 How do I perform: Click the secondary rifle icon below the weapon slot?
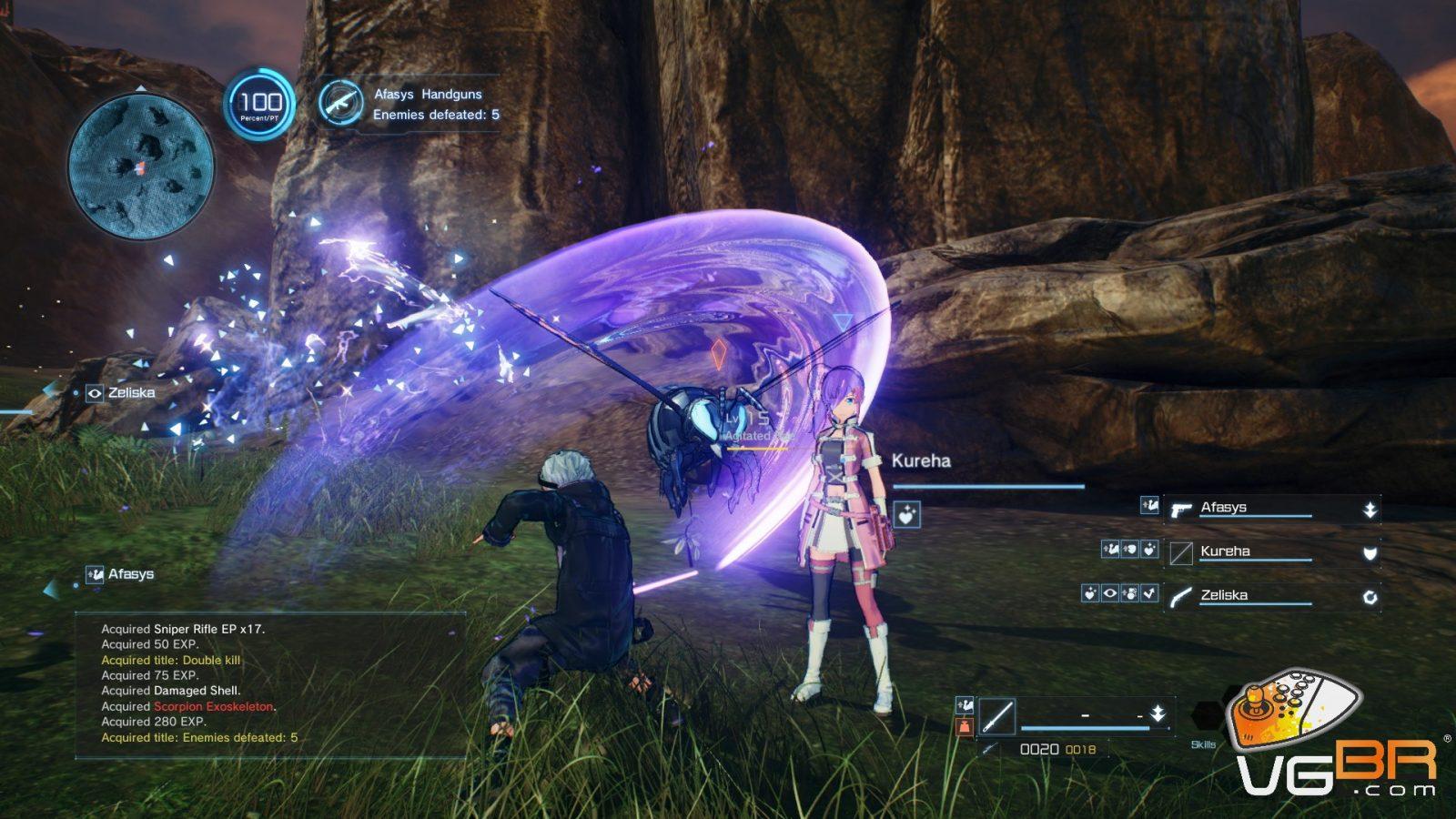[989, 750]
